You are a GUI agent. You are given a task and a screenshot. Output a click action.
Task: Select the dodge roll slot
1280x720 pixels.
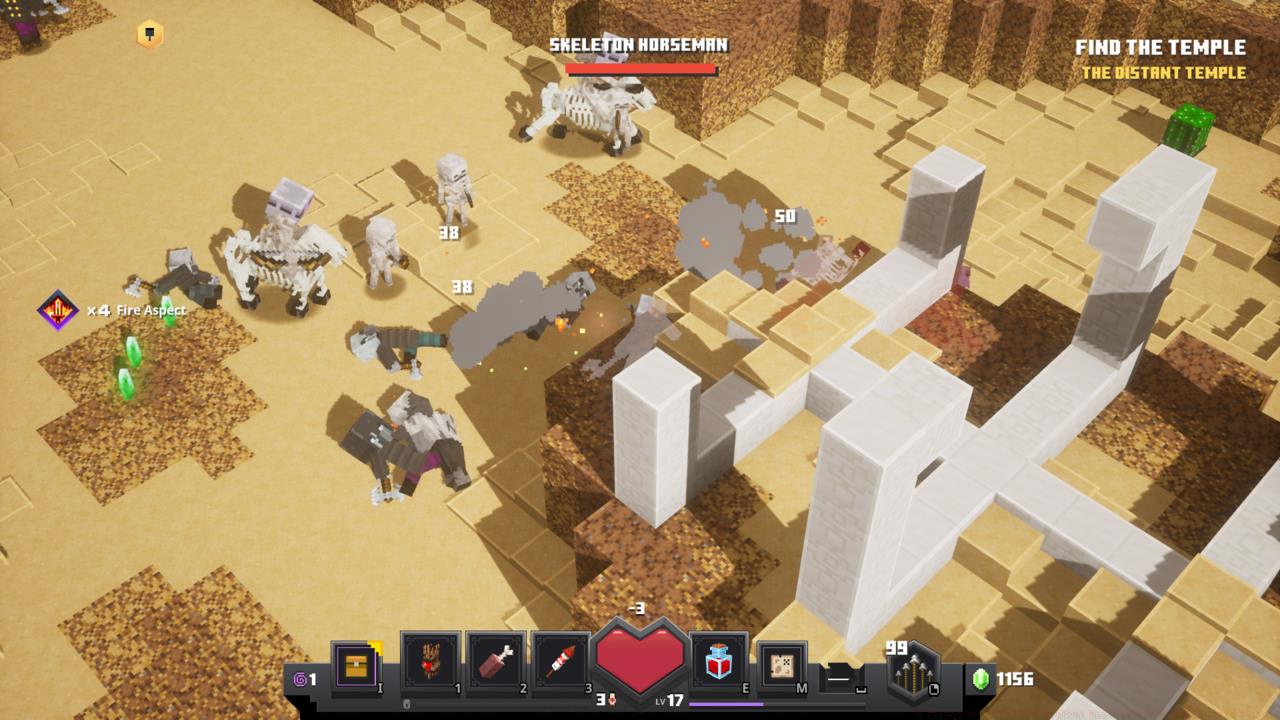tap(842, 678)
